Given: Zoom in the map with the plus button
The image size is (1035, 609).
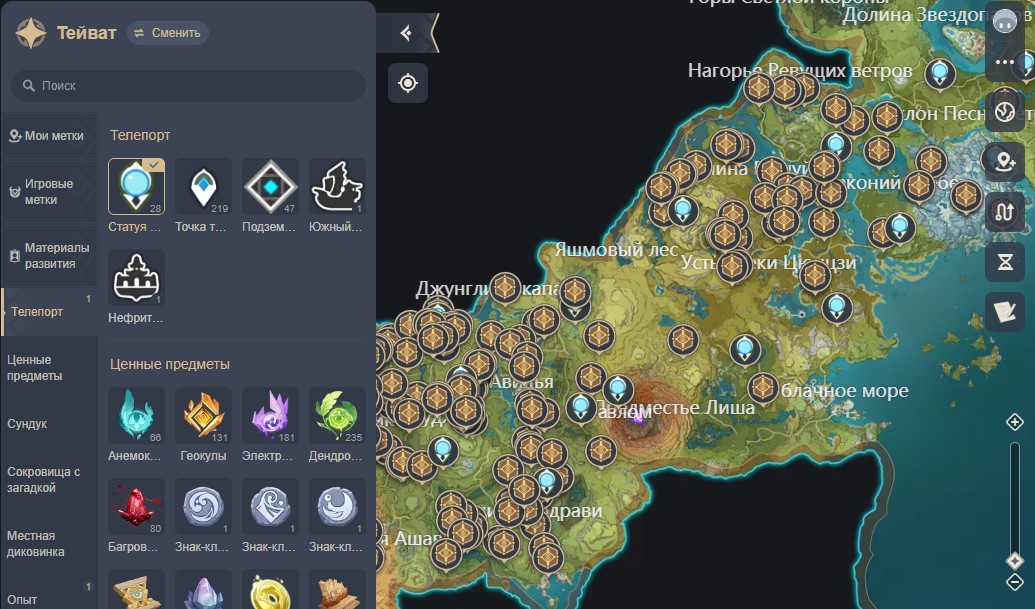Looking at the screenshot, I should [x=1015, y=423].
